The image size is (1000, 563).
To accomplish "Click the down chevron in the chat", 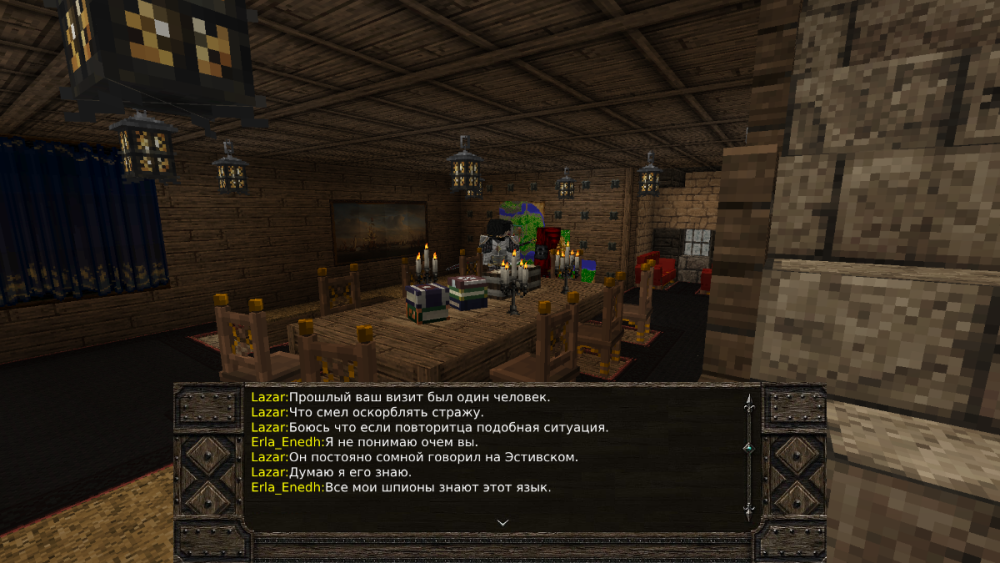I will pyautogui.click(x=503, y=521).
